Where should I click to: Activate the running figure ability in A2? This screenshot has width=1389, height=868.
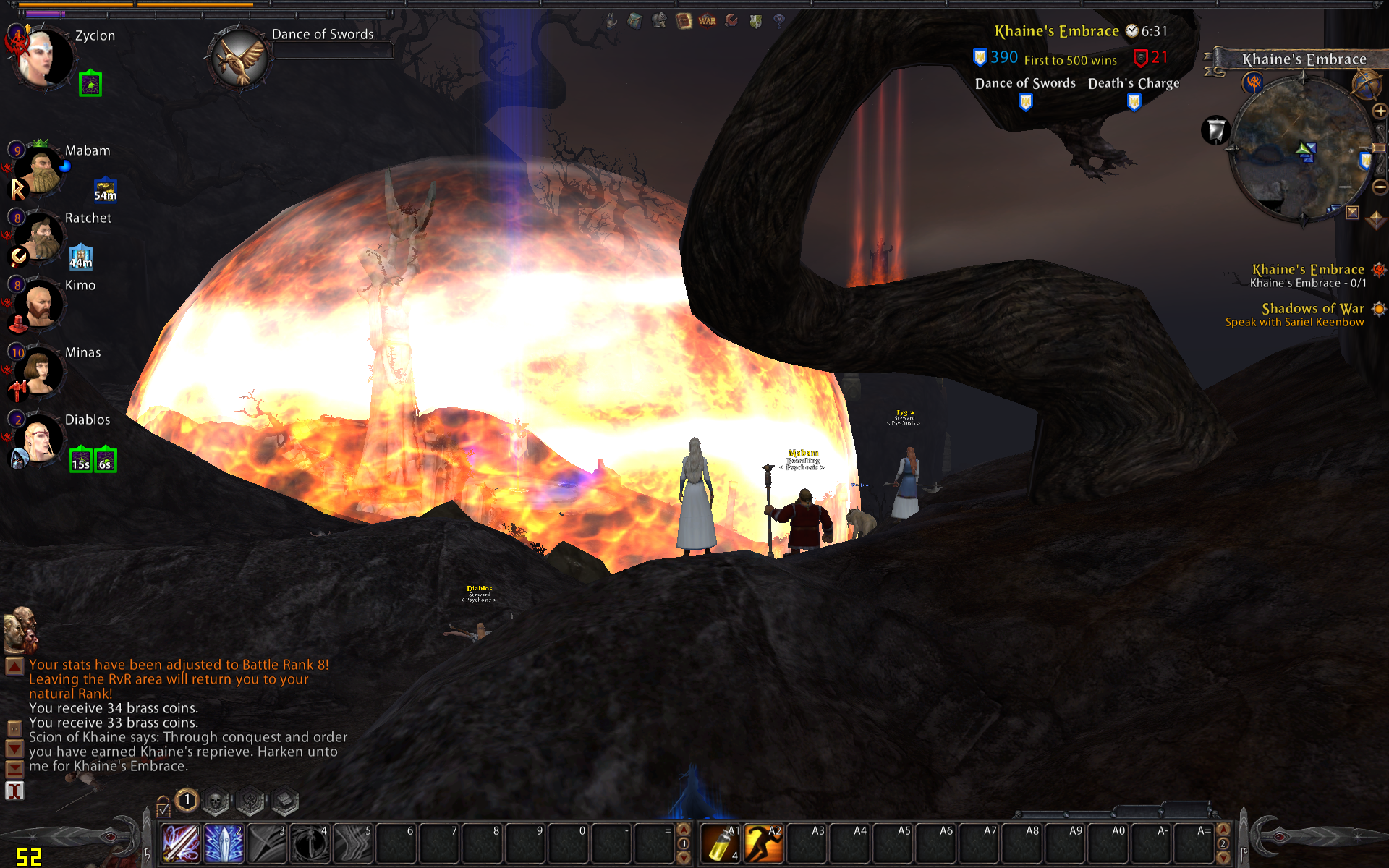click(x=763, y=843)
